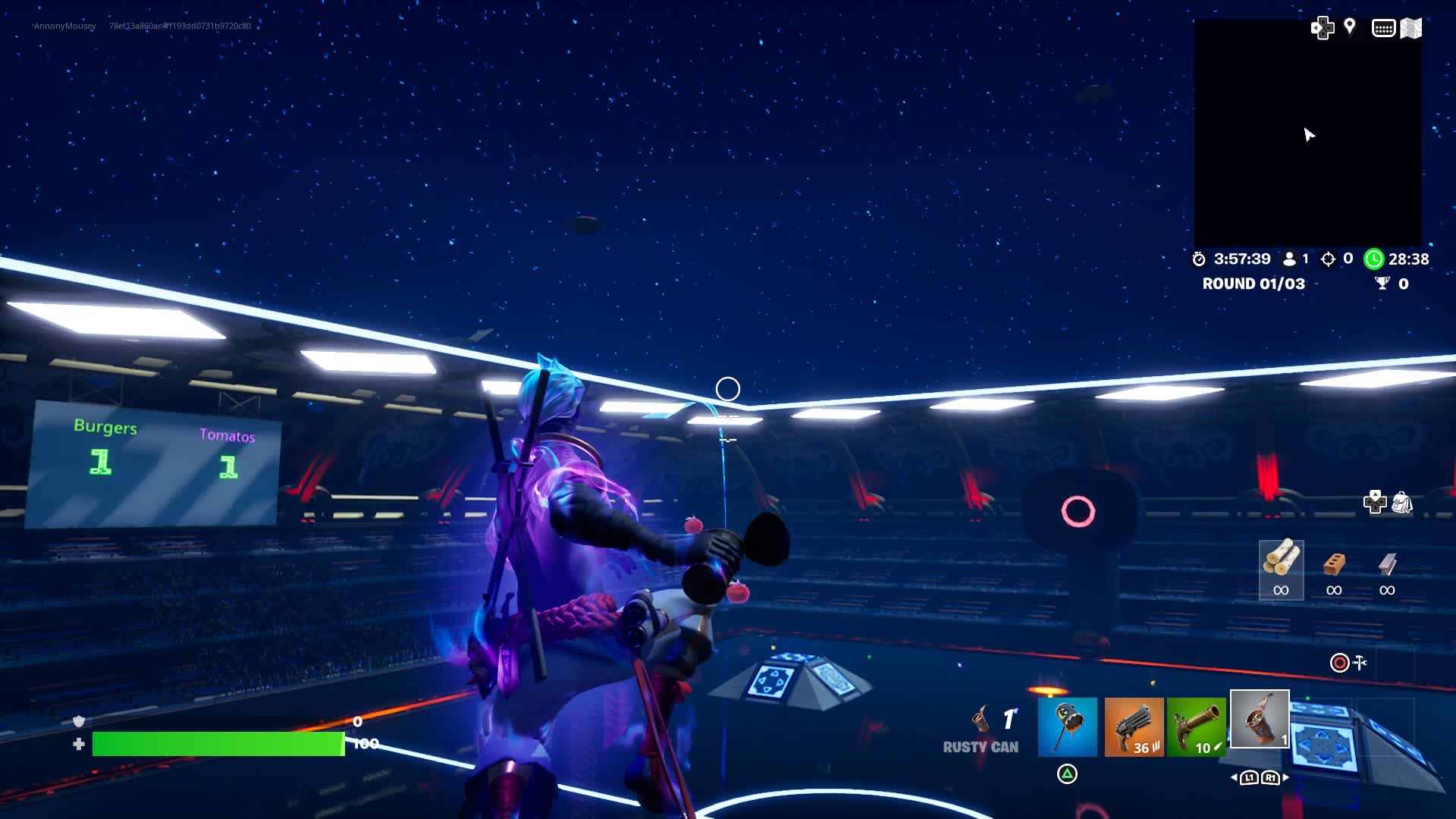1456x819 pixels.
Task: Click the red crosshair target icon bottom-right
Action: pyautogui.click(x=1338, y=663)
